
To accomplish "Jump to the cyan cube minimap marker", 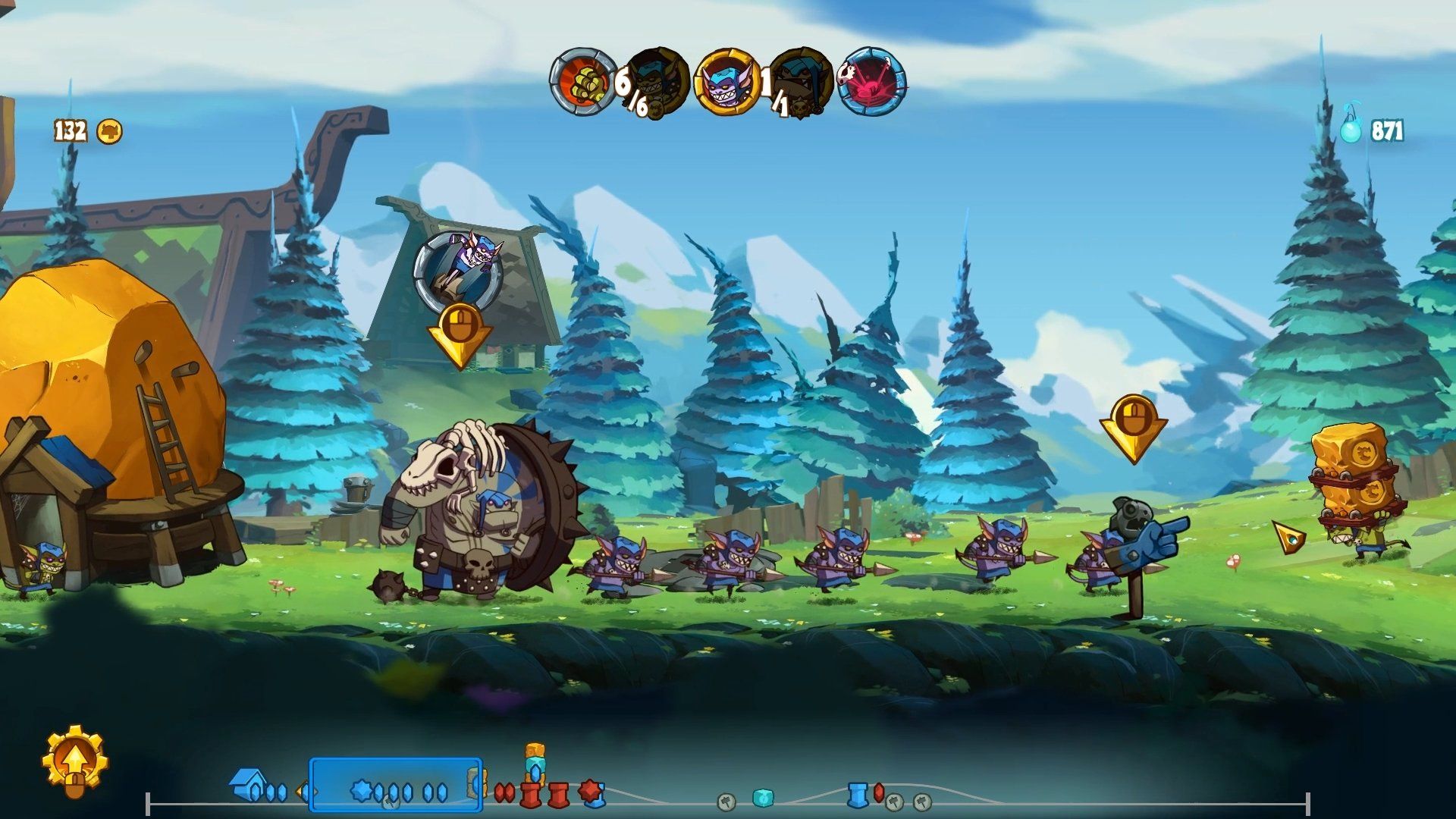I will 762,798.
